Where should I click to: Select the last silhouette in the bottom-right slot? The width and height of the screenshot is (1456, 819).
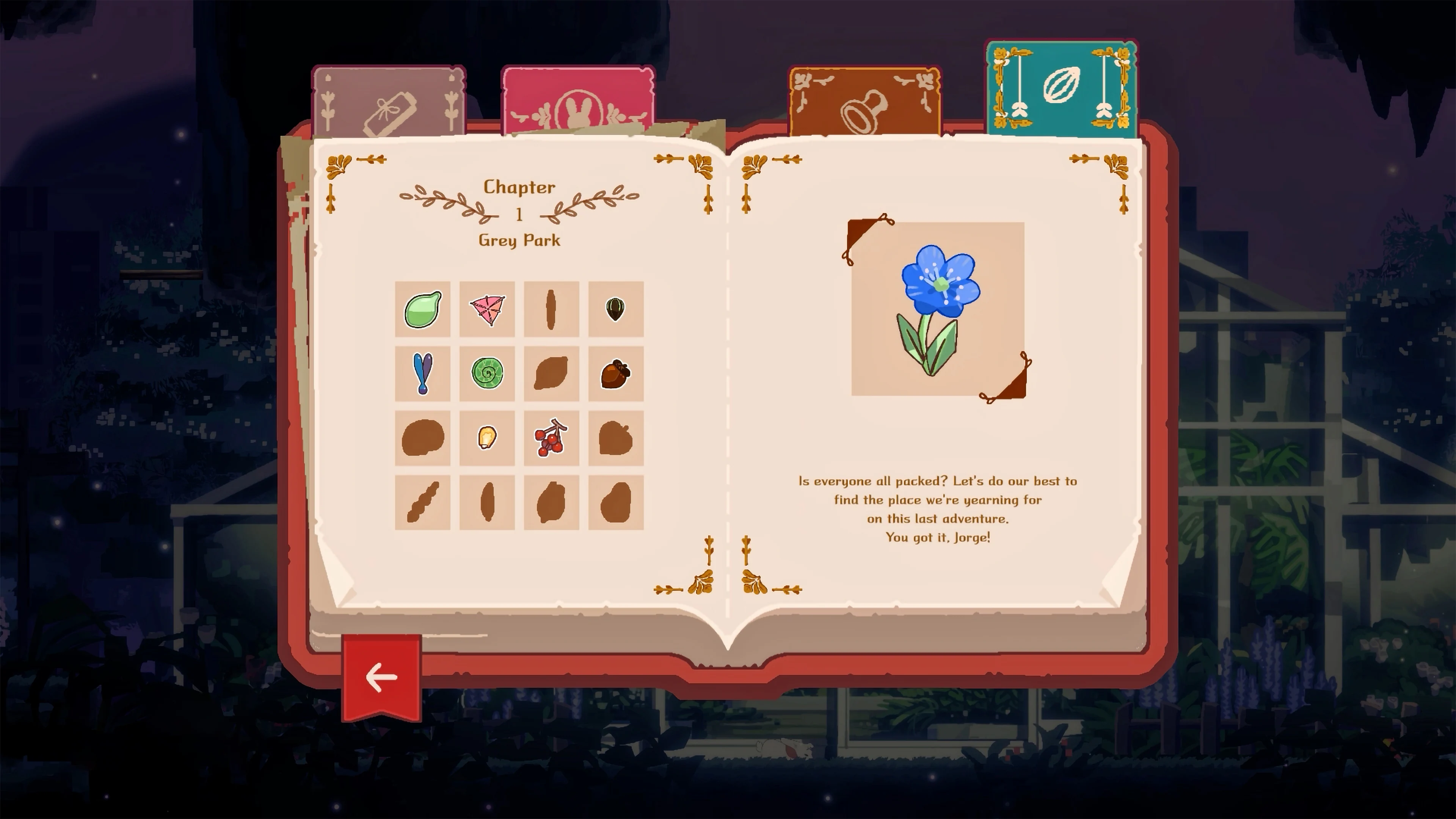(616, 502)
